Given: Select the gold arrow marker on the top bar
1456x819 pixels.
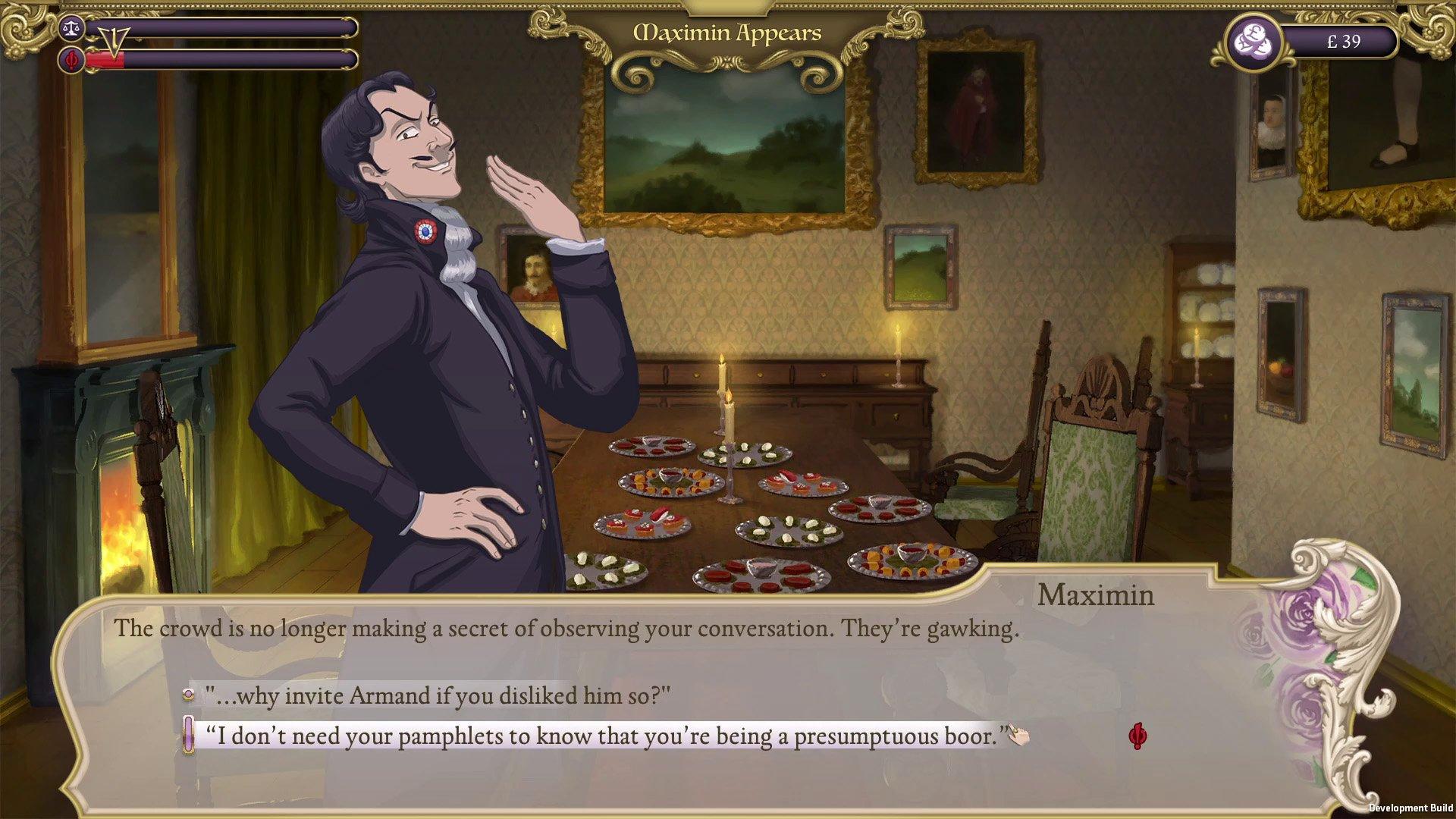Looking at the screenshot, I should tap(114, 42).
